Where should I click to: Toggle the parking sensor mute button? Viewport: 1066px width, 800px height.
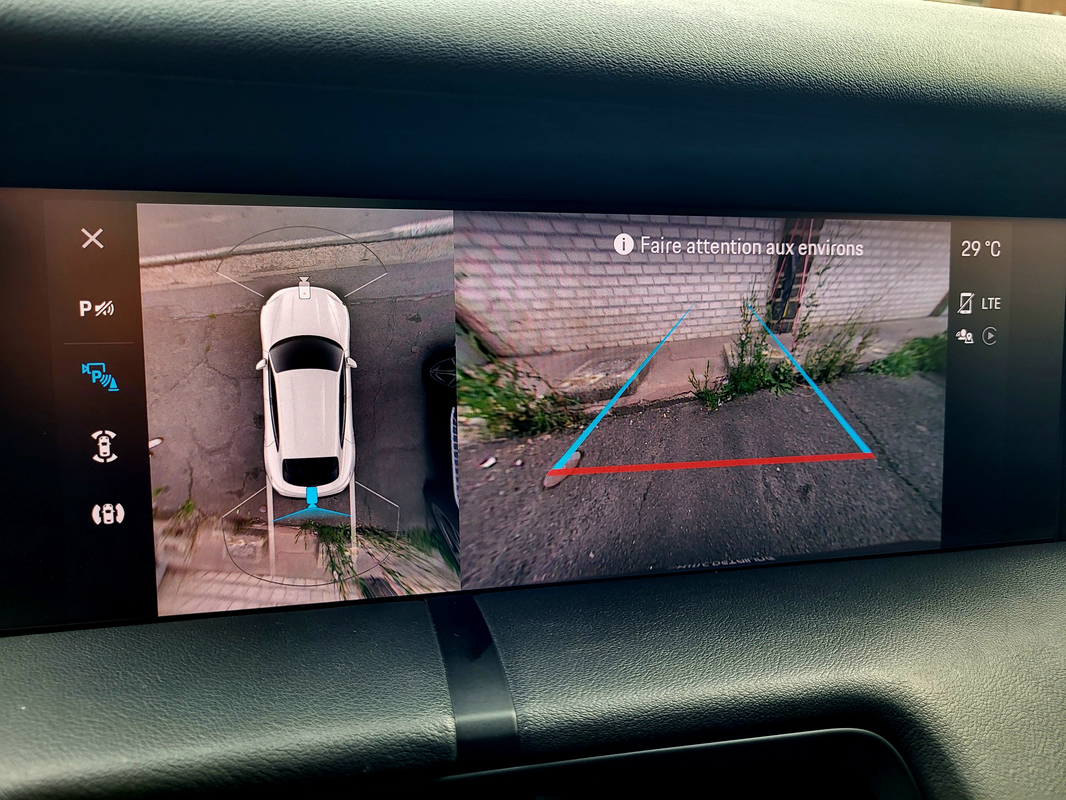[x=97, y=309]
